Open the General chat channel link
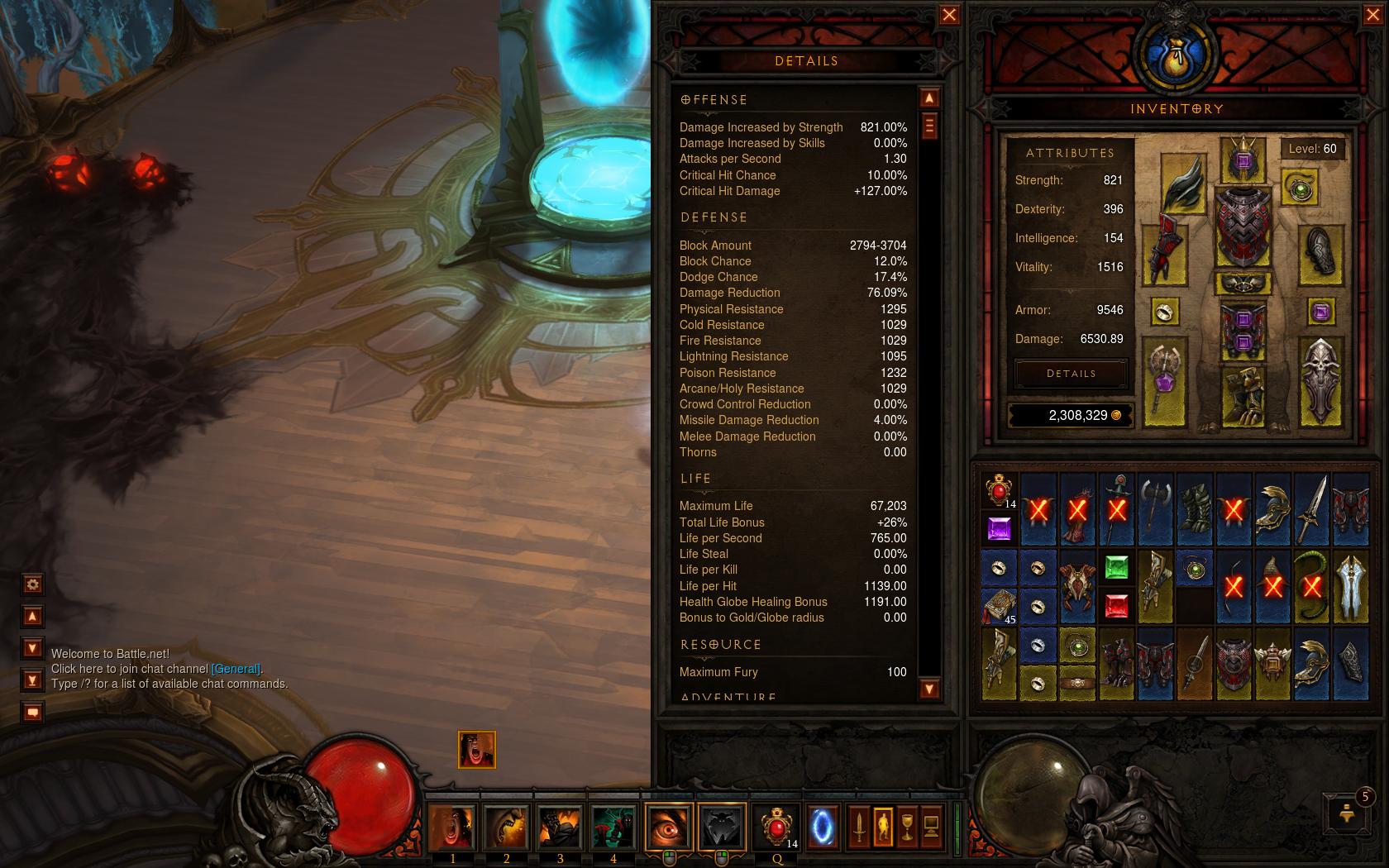Image resolution: width=1389 pixels, height=868 pixels. 236,669
